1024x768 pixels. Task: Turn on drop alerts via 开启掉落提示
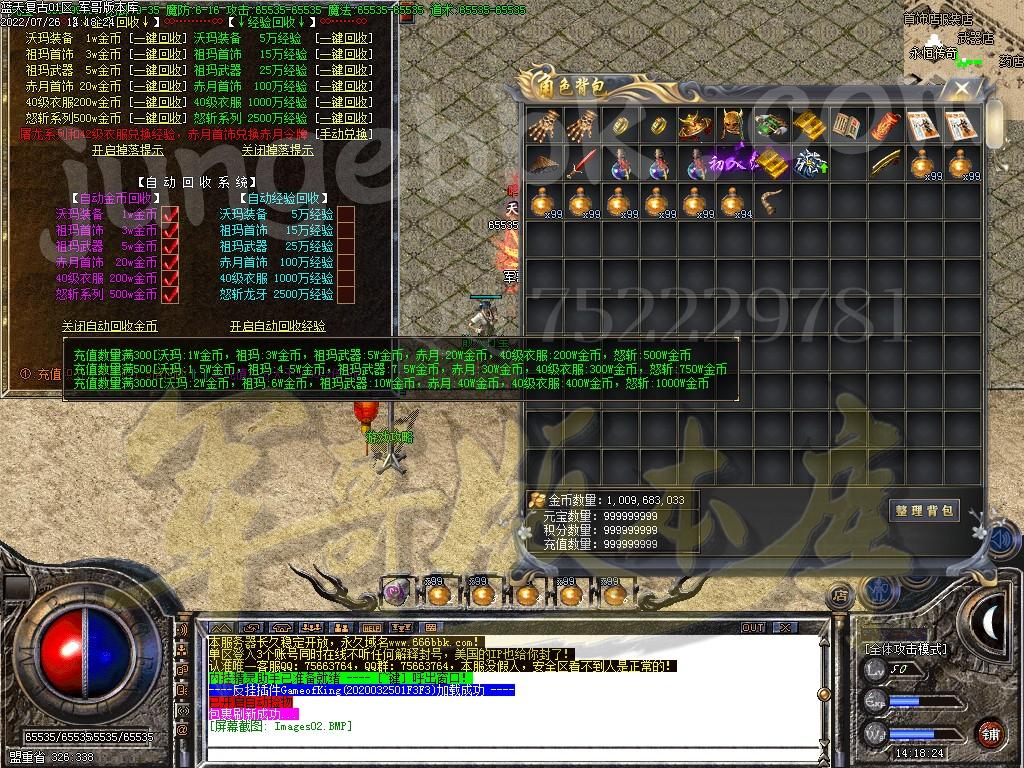(127, 150)
